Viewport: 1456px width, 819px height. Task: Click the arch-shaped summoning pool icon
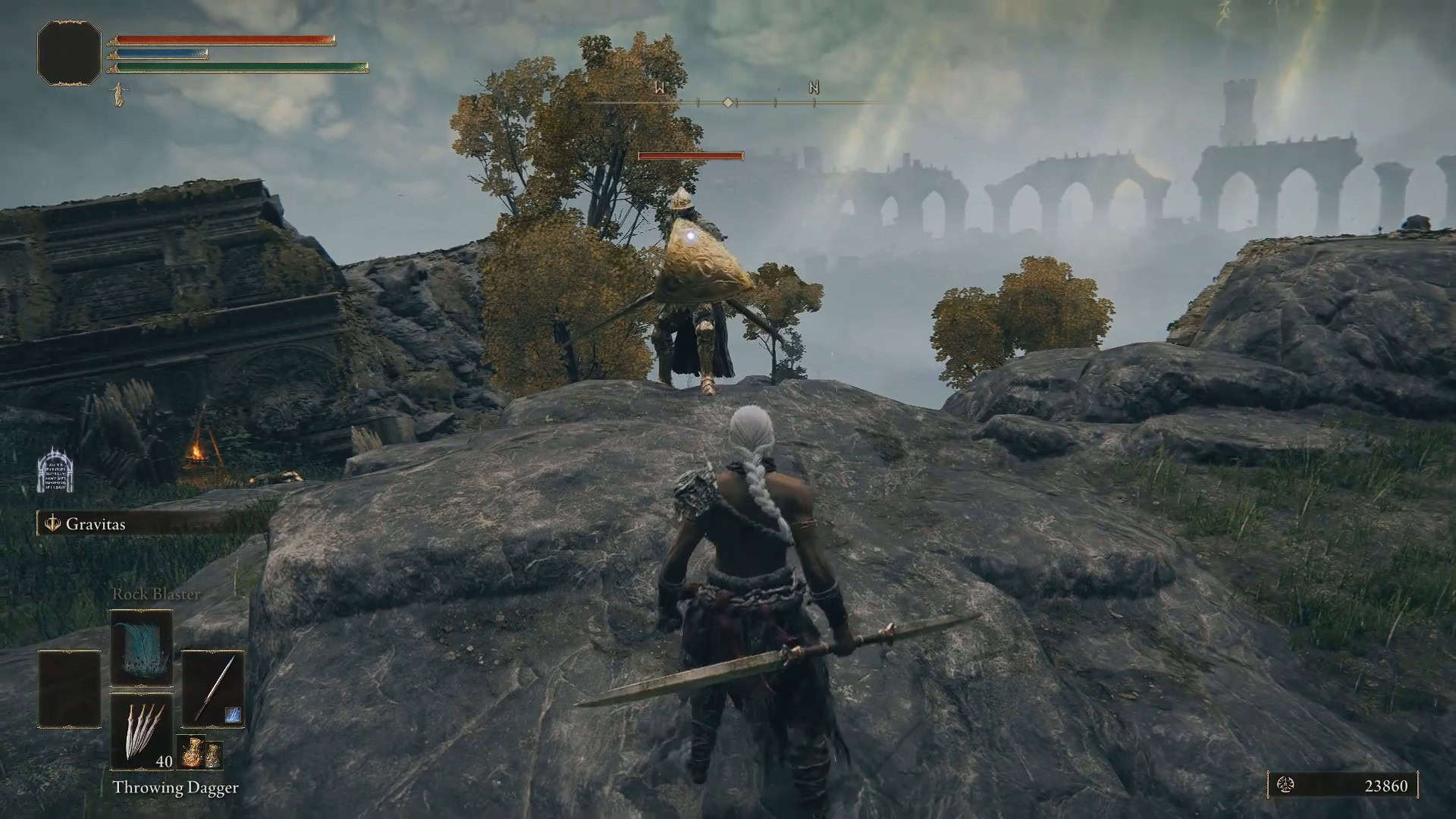click(56, 470)
